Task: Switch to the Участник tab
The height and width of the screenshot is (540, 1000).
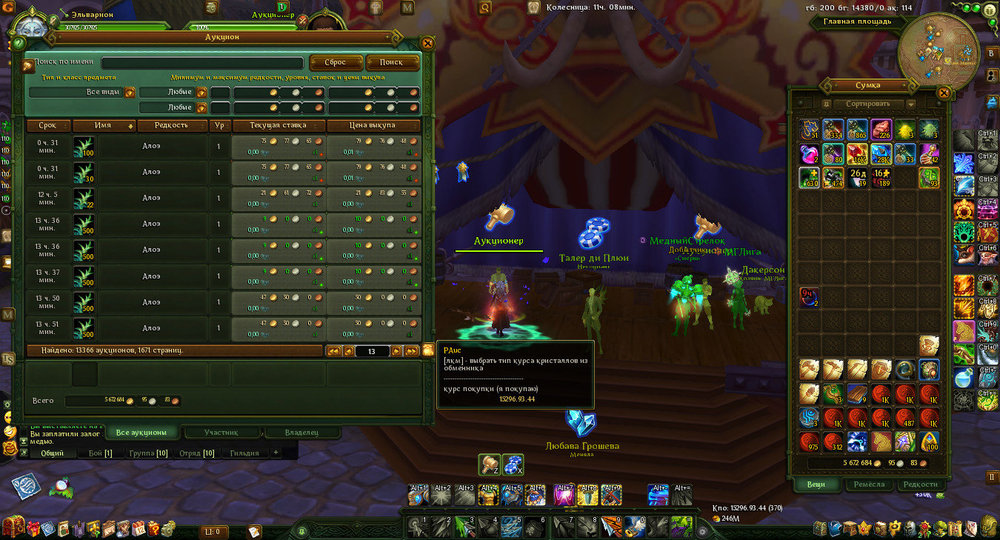Action: (221, 432)
